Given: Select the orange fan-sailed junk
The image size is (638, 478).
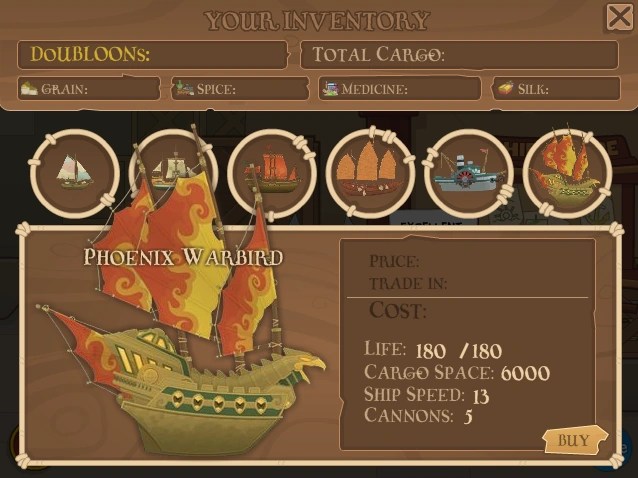Looking at the screenshot, I should [x=370, y=172].
